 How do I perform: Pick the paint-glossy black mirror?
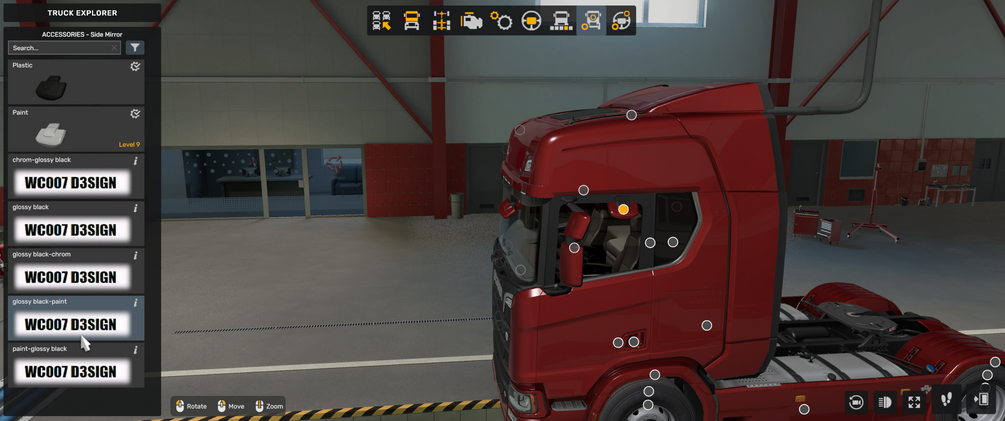pyautogui.click(x=70, y=372)
